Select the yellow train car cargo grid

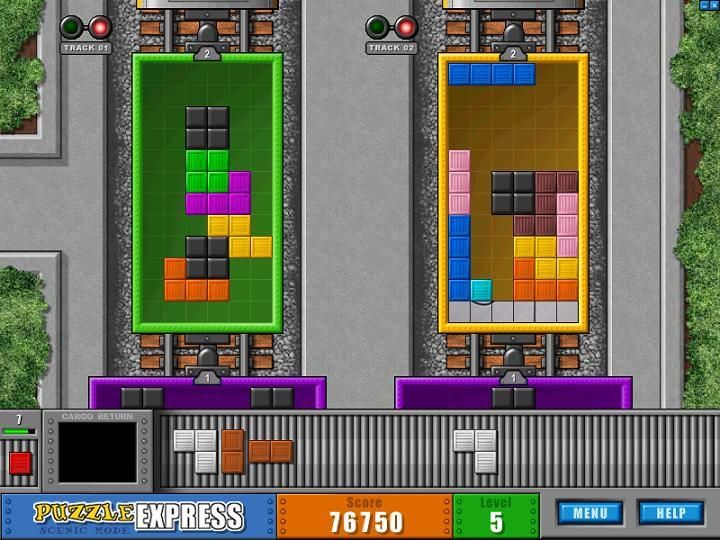pos(513,192)
